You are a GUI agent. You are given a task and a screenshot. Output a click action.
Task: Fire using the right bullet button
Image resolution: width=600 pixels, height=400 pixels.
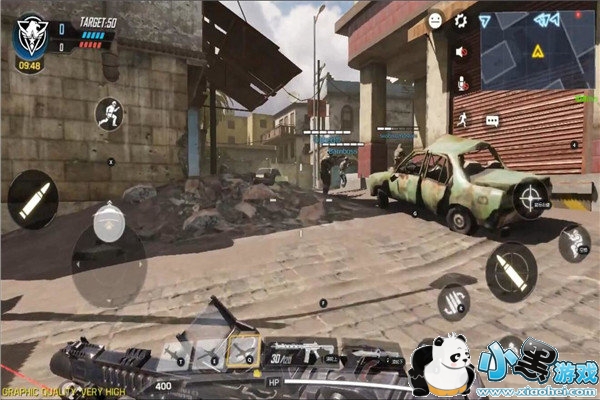pyautogui.click(x=511, y=271)
